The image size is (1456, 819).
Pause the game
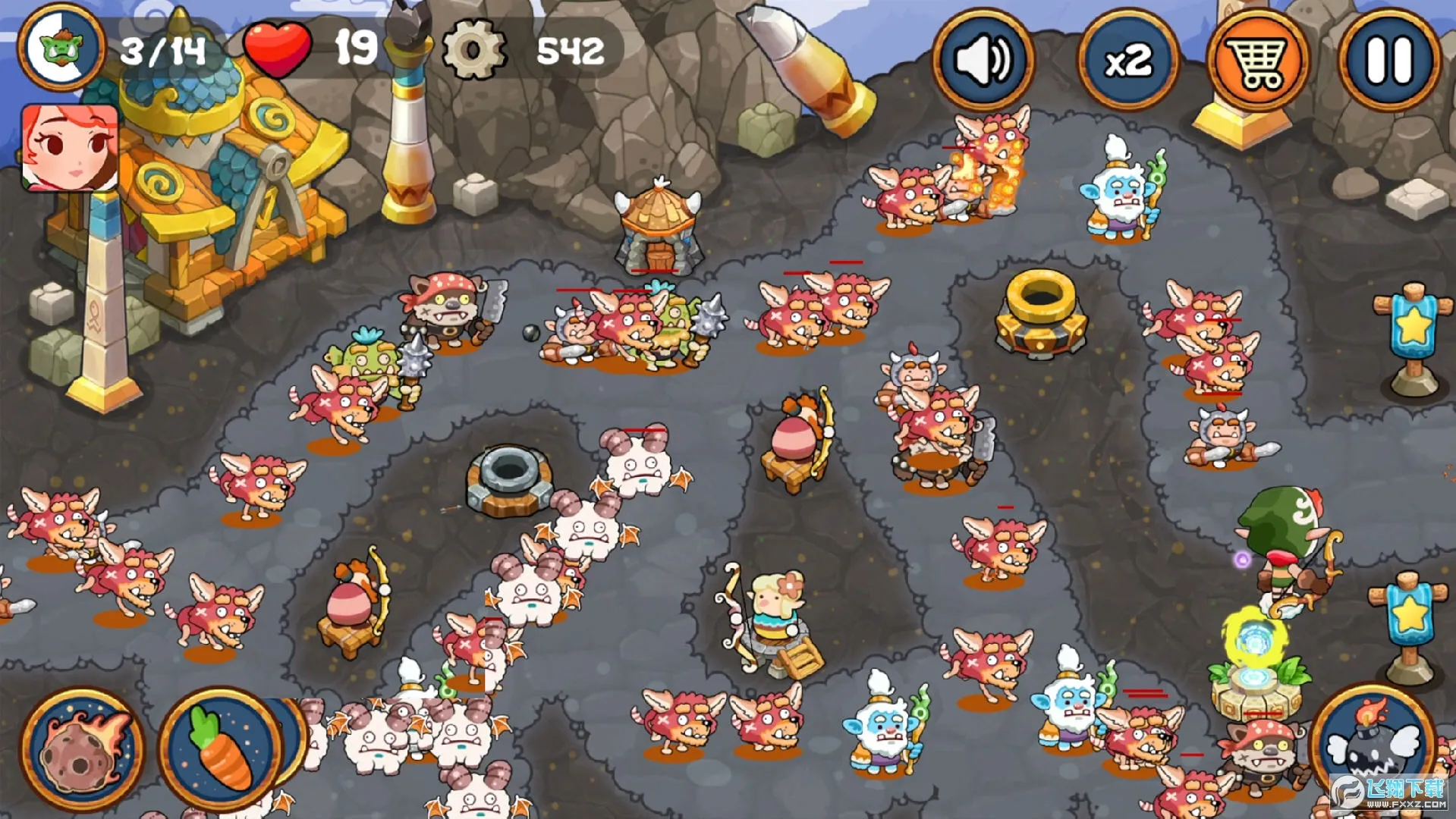click(1389, 60)
